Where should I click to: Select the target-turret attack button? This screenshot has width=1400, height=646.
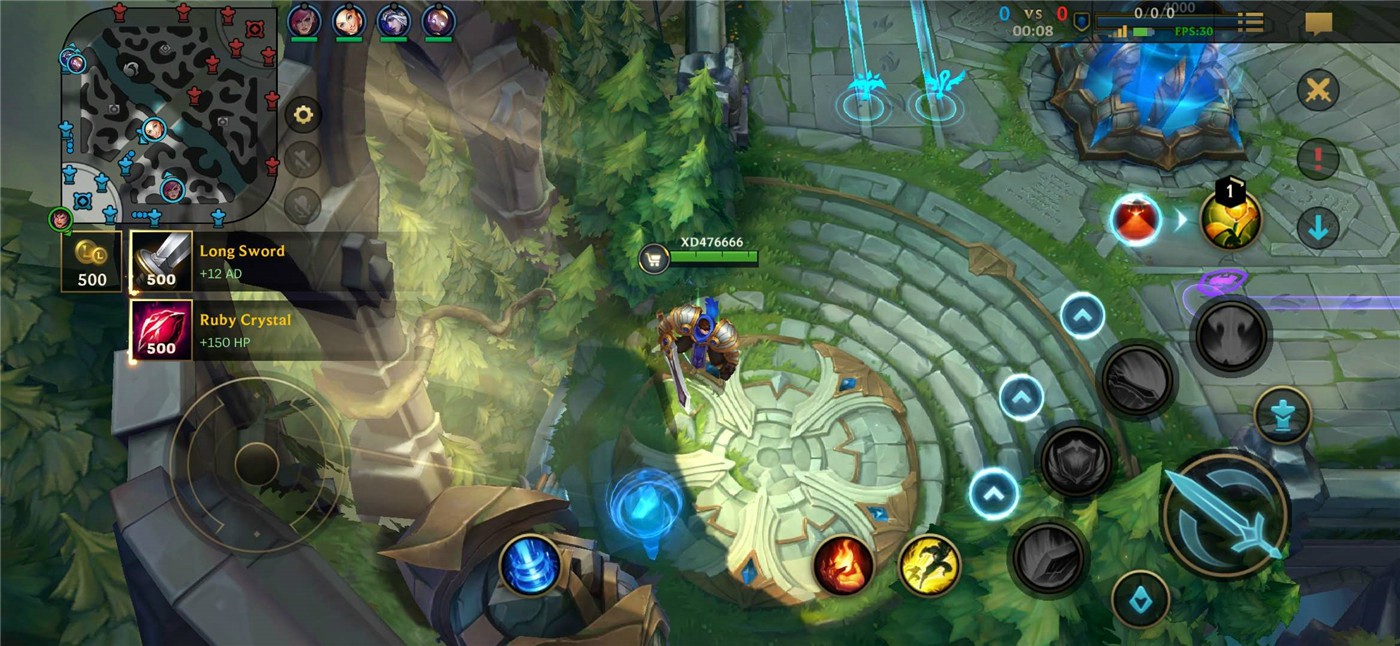pyautogui.click(x=1282, y=415)
